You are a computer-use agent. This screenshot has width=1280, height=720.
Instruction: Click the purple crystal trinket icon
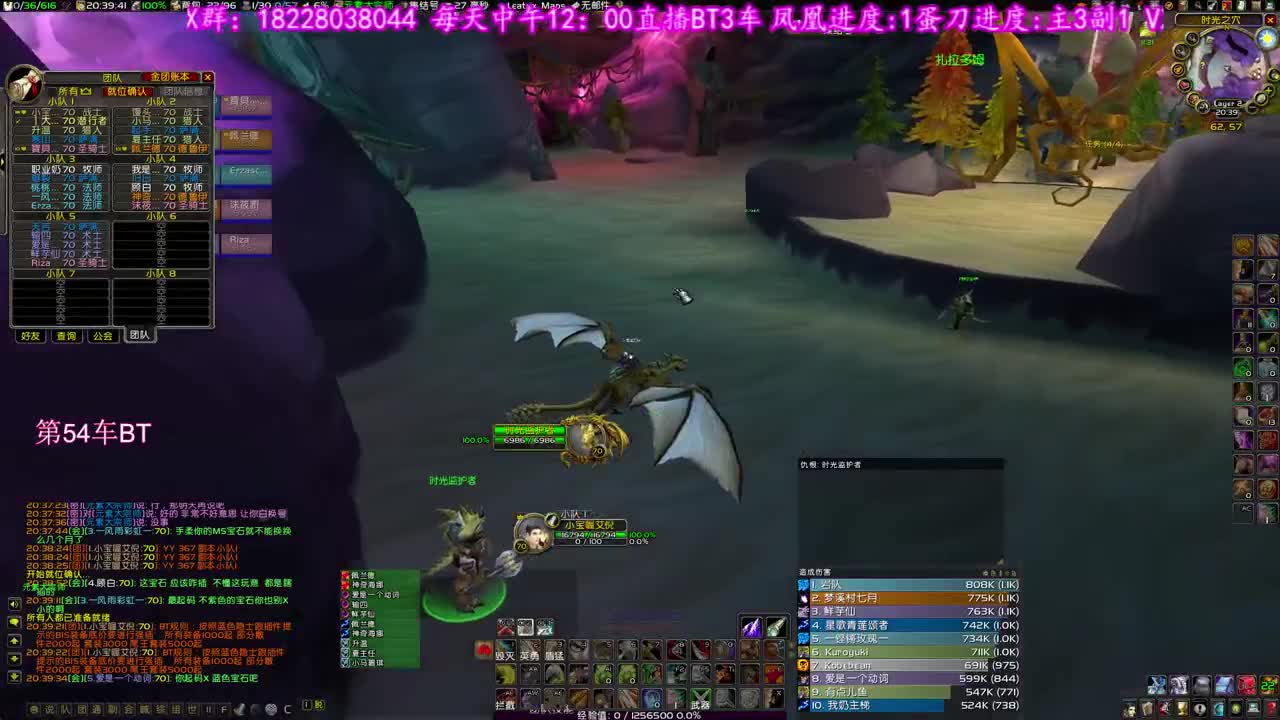752,627
